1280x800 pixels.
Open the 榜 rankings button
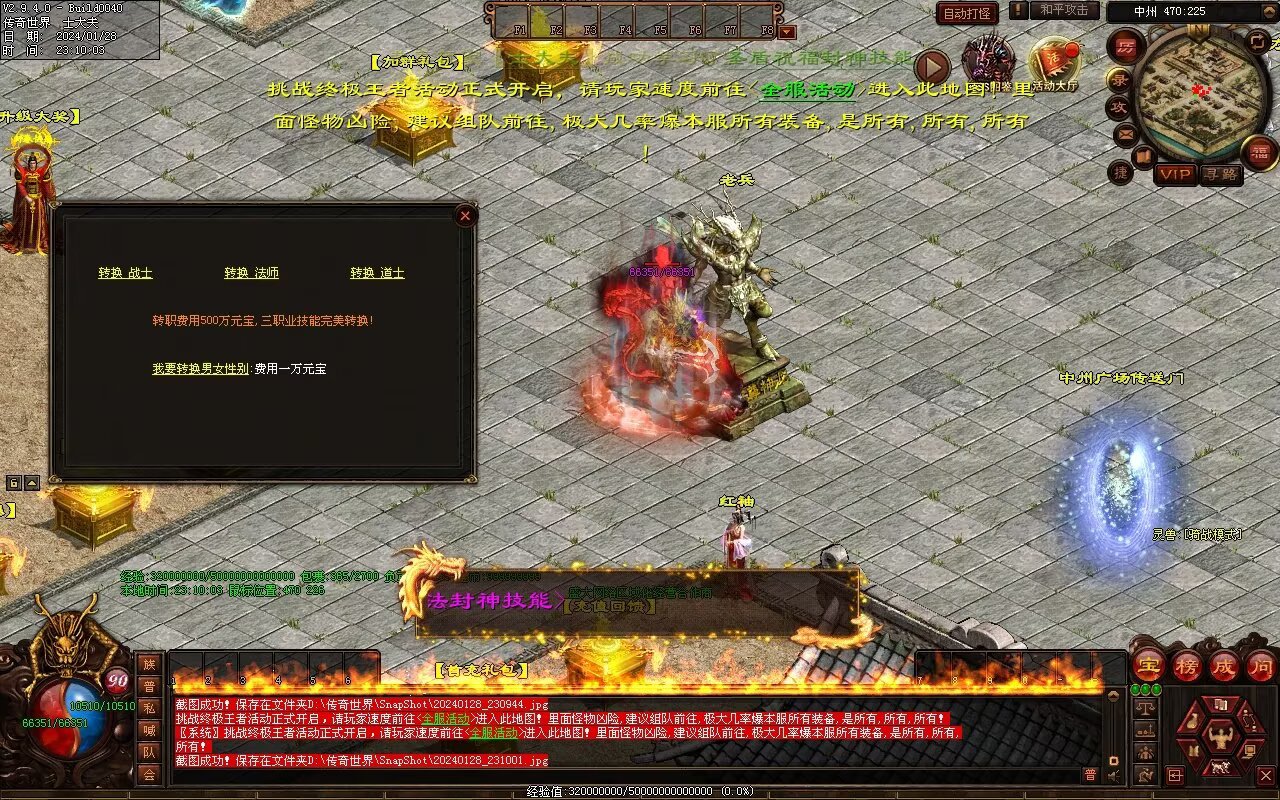tap(1187, 665)
